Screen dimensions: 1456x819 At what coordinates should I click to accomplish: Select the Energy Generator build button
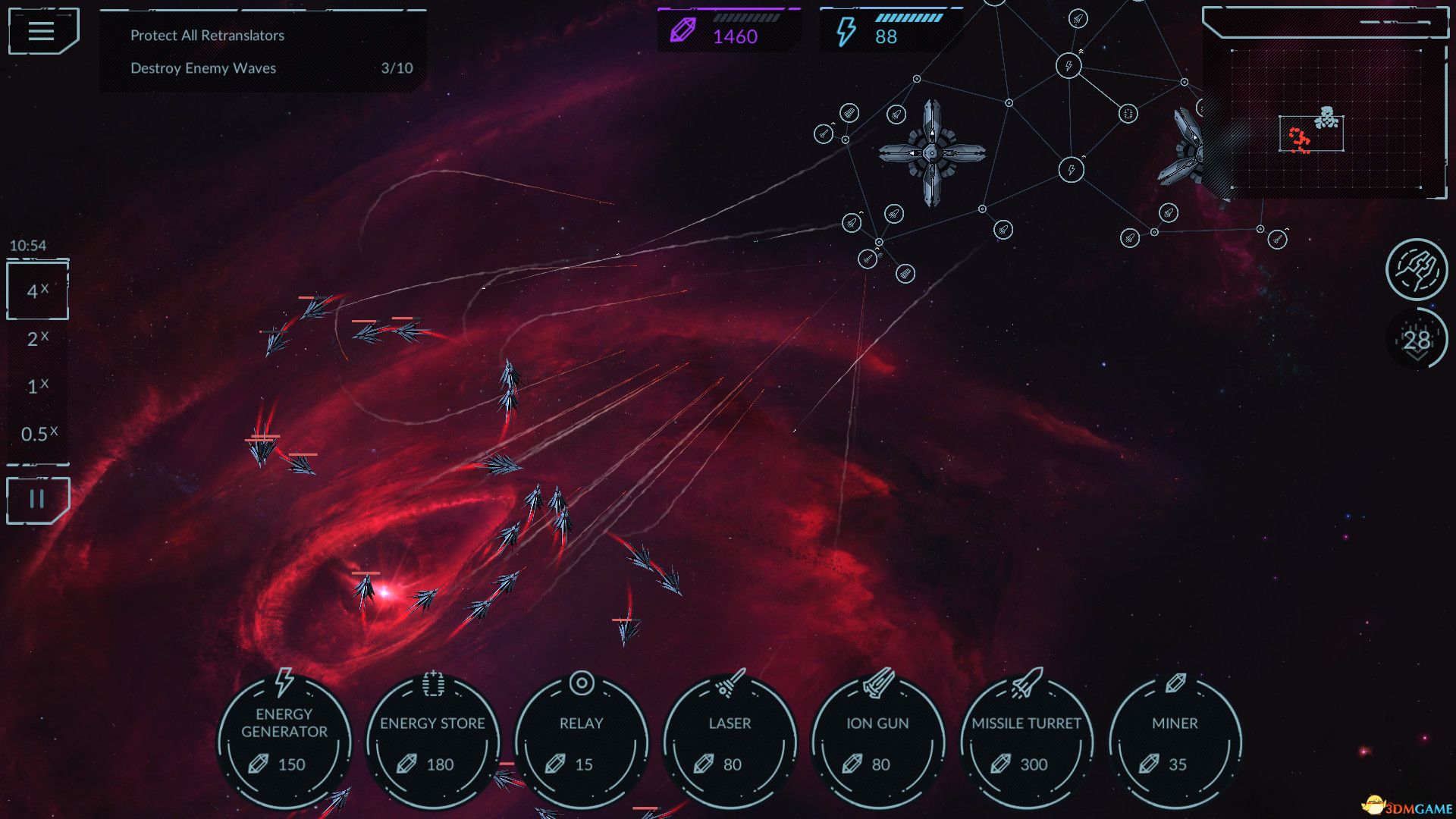point(284,741)
